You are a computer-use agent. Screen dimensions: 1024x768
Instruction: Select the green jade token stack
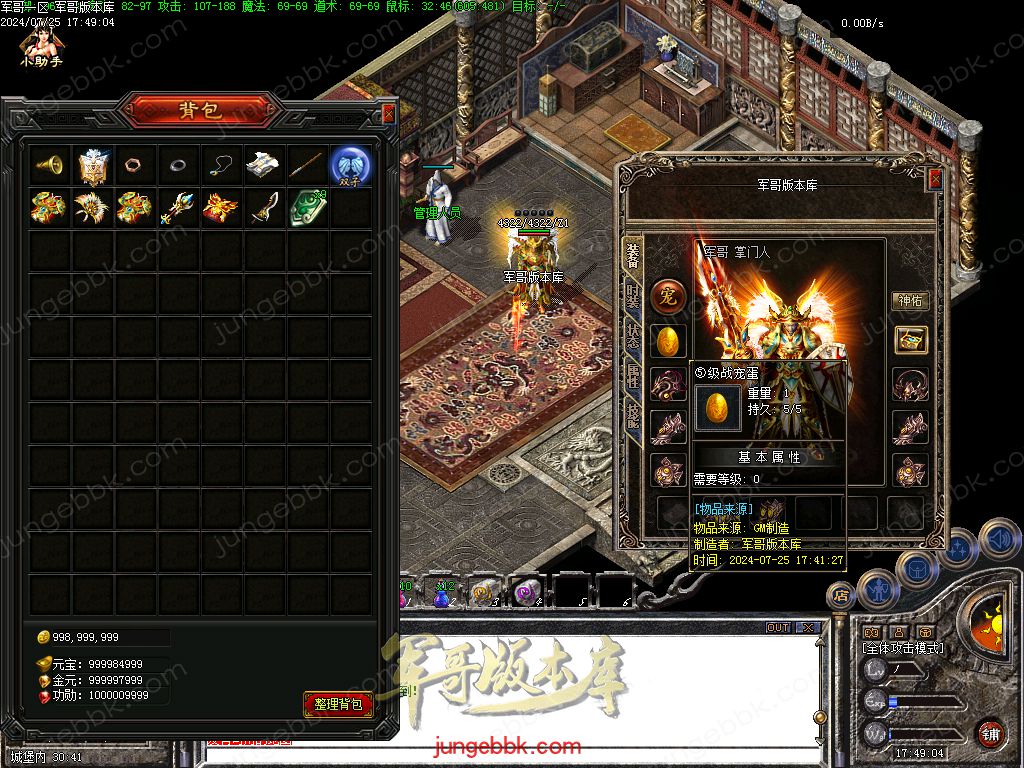click(x=307, y=208)
